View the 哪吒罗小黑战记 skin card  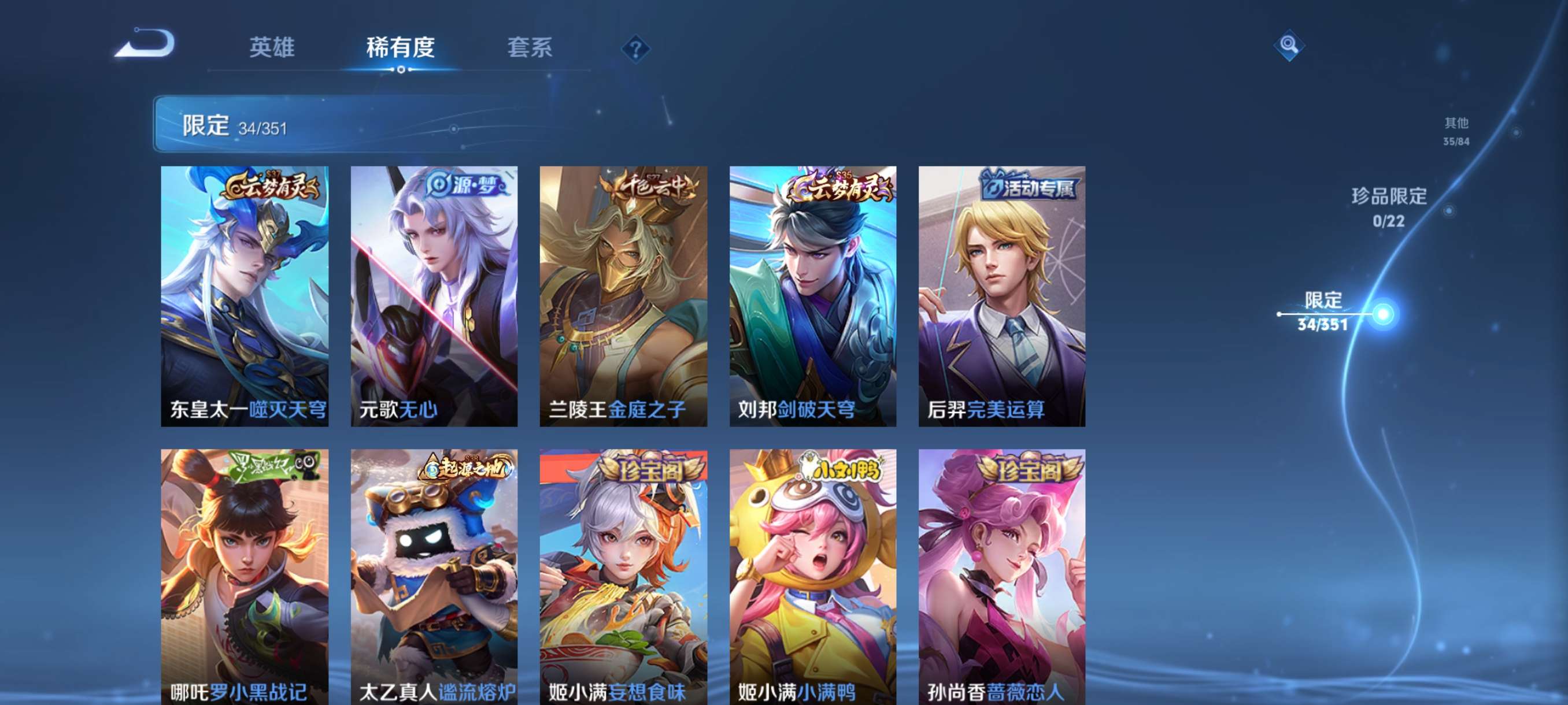pyautogui.click(x=244, y=575)
